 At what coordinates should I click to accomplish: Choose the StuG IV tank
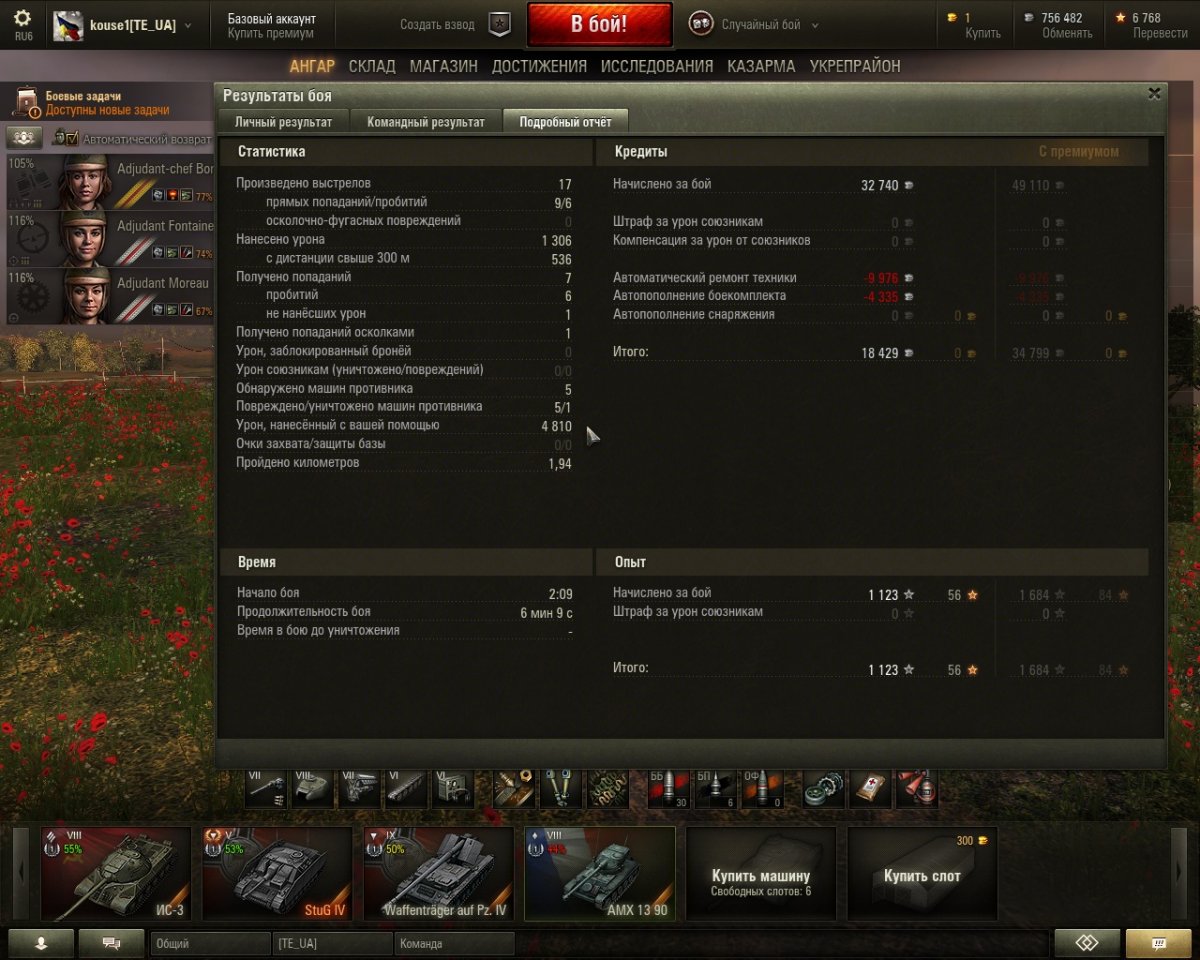(x=277, y=873)
